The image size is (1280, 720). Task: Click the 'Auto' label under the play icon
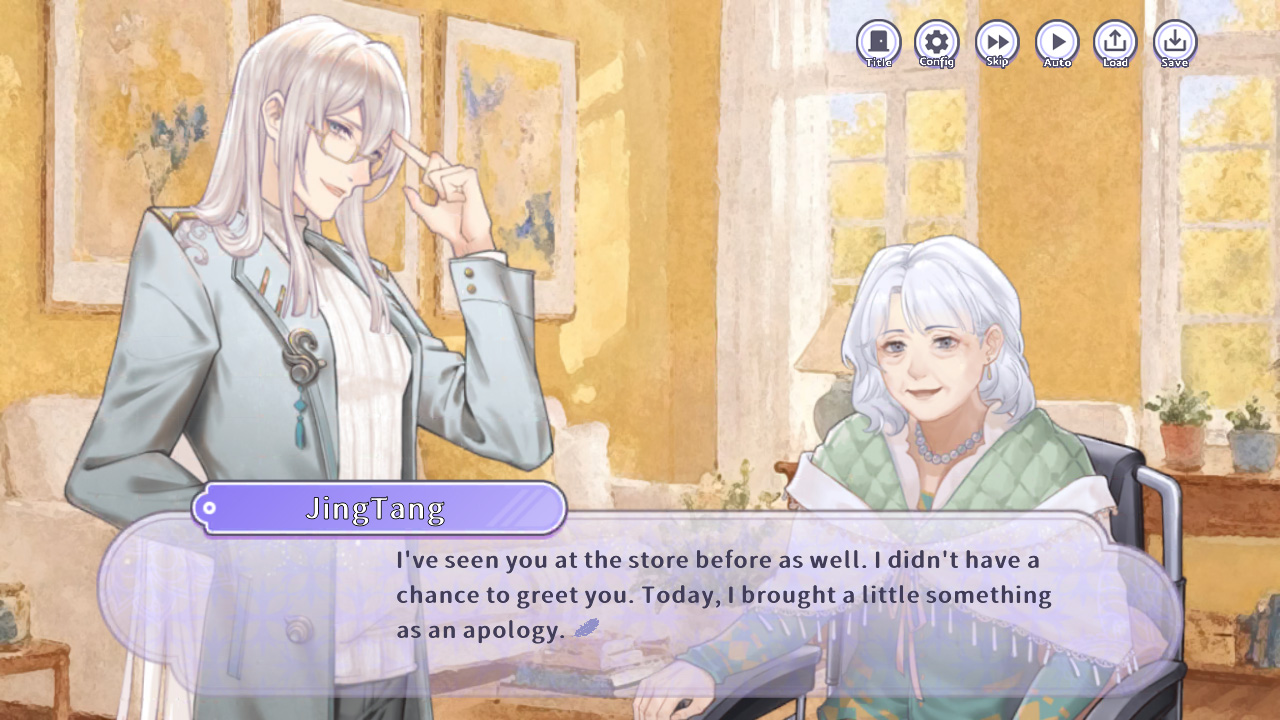[1056, 61]
